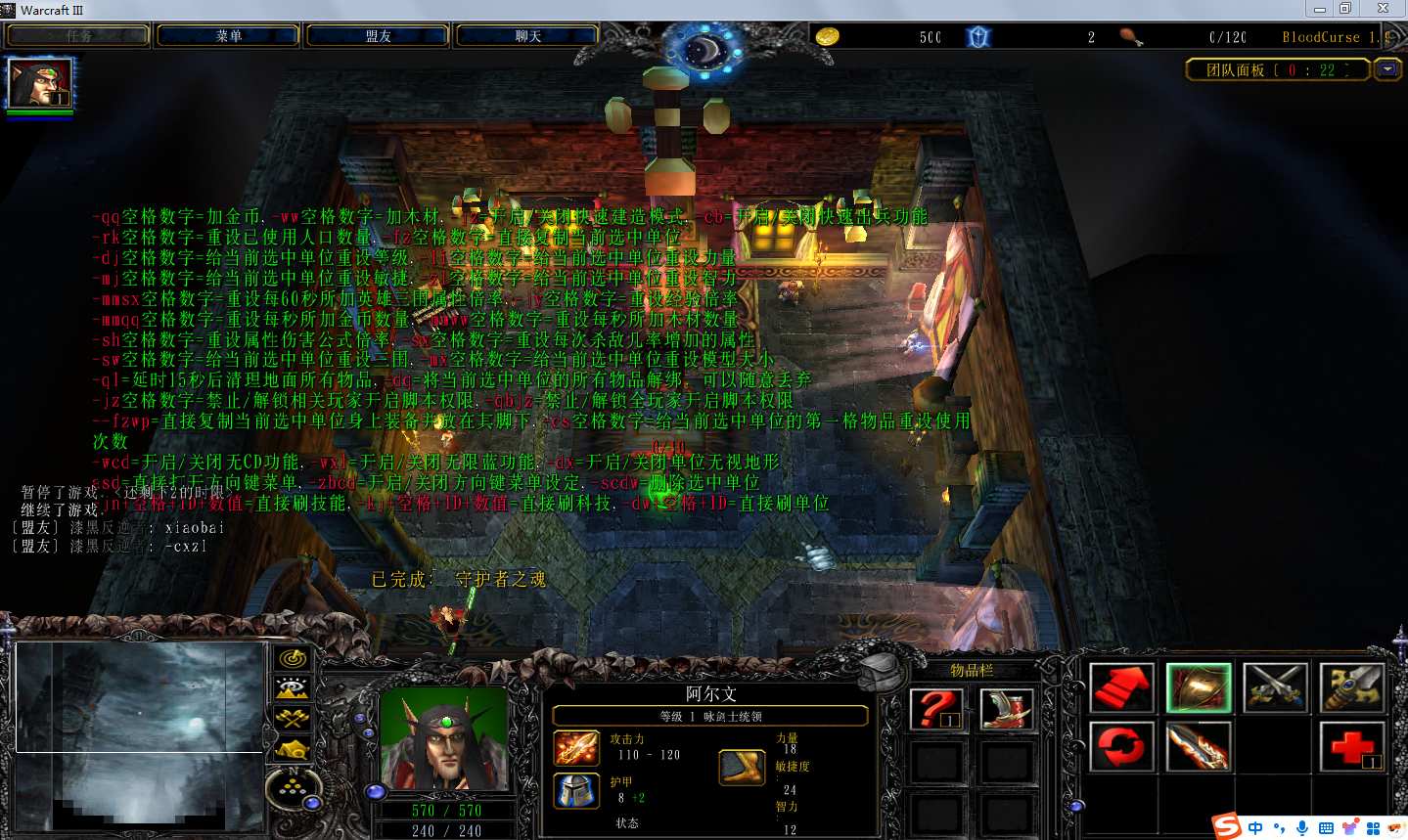
Task: Open the red cross hero skills button
Action: [1351, 746]
